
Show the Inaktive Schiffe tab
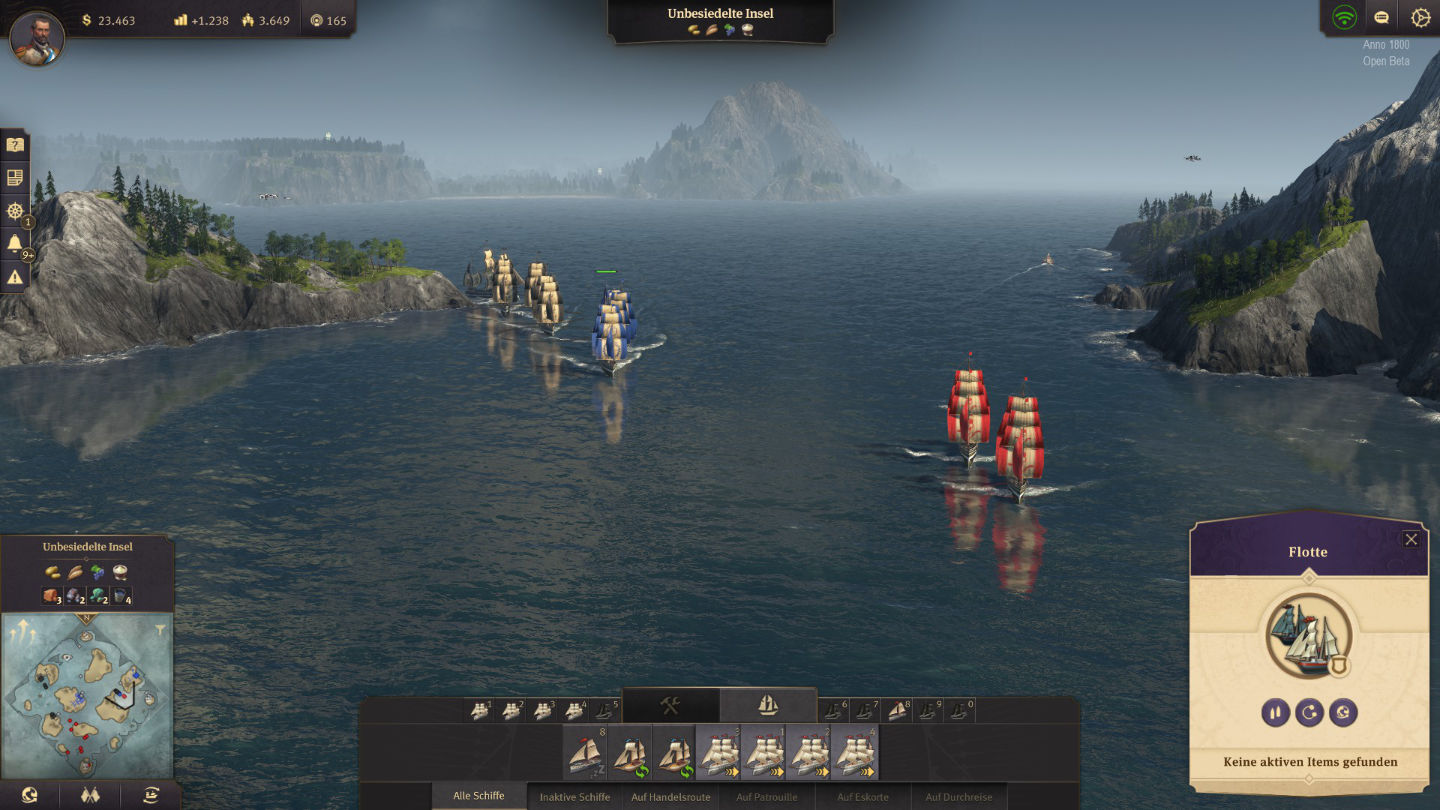pyautogui.click(x=574, y=797)
